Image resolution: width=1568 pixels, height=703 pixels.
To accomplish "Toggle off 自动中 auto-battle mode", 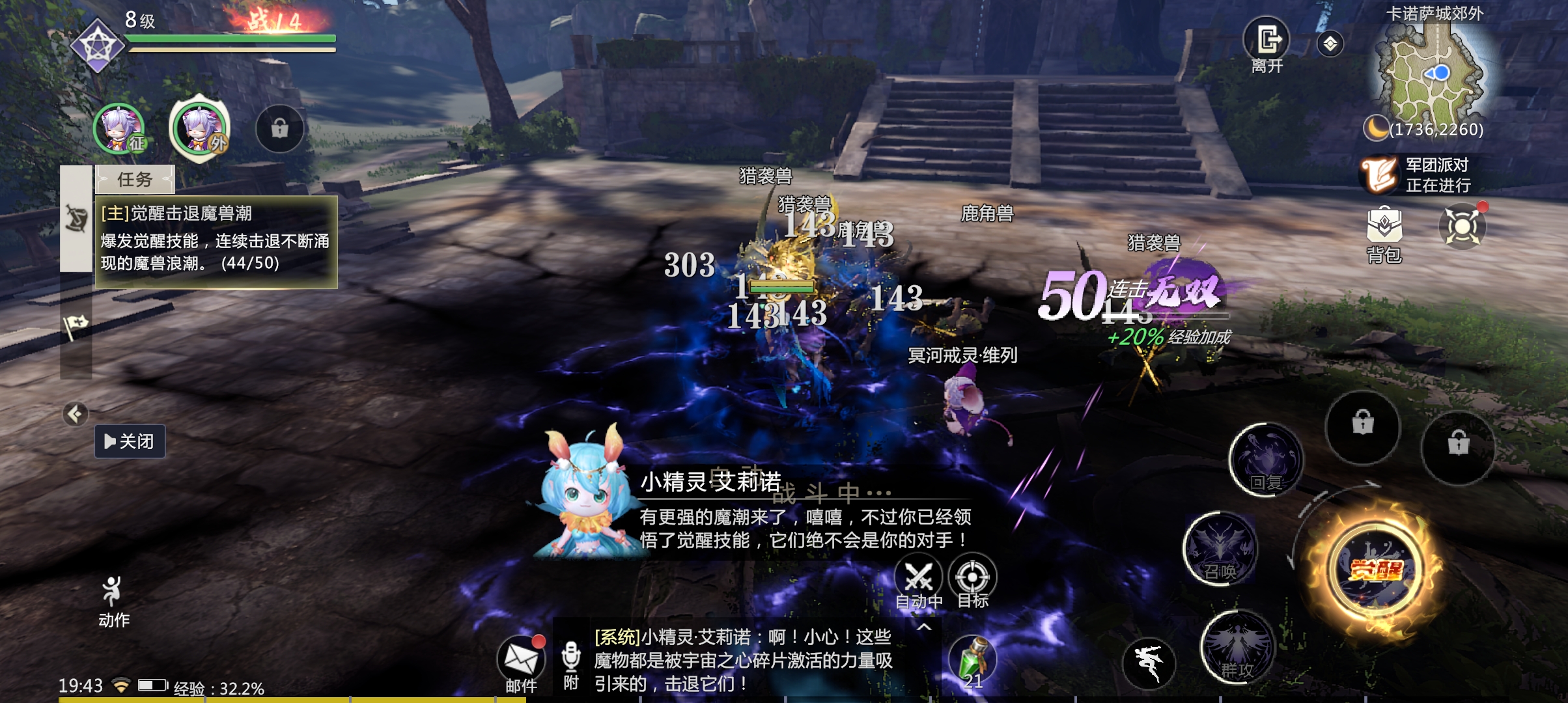I will click(x=920, y=576).
